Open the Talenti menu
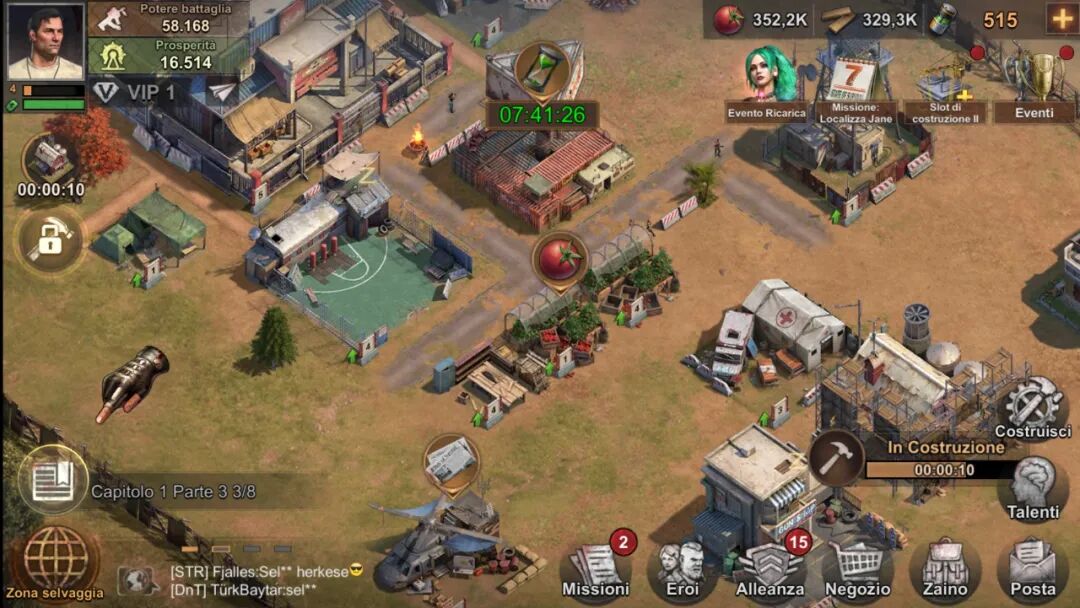 coord(1032,488)
